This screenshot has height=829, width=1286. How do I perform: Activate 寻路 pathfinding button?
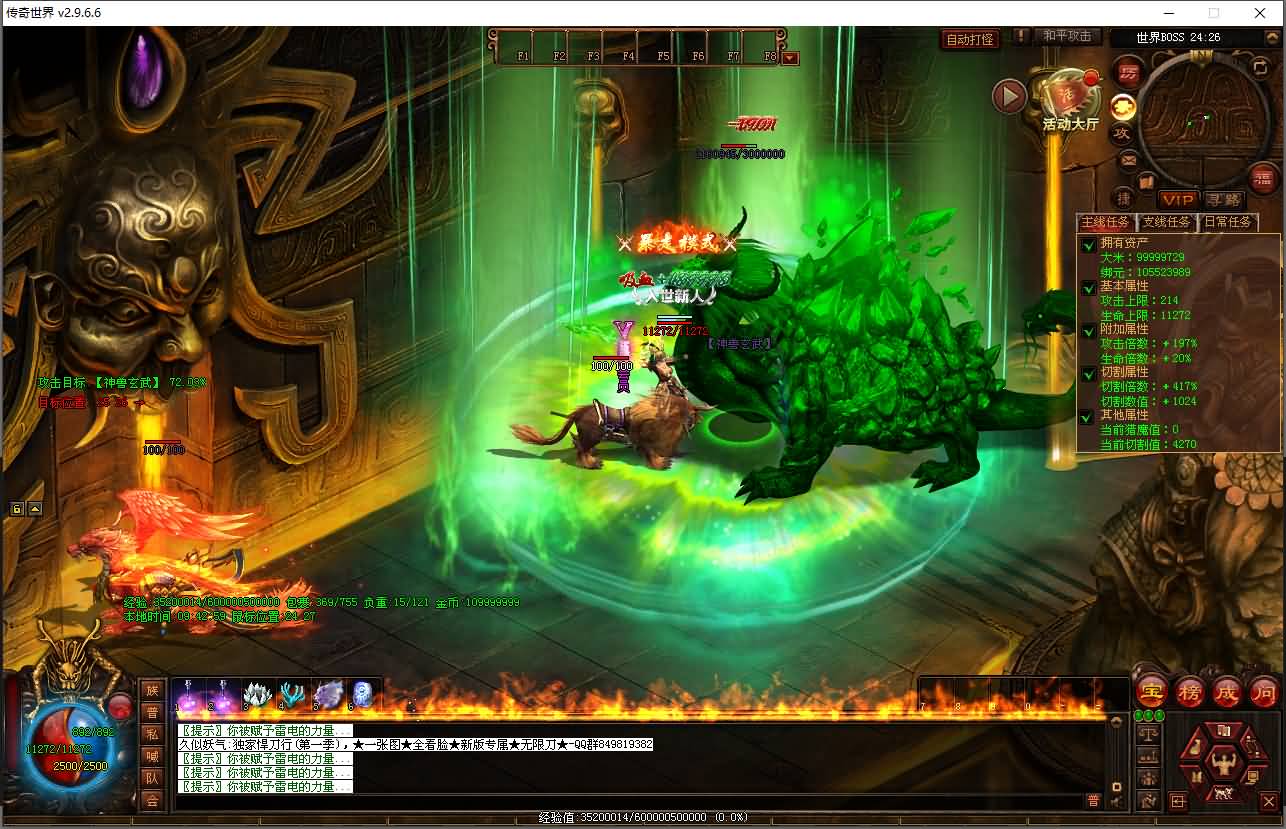point(1222,200)
